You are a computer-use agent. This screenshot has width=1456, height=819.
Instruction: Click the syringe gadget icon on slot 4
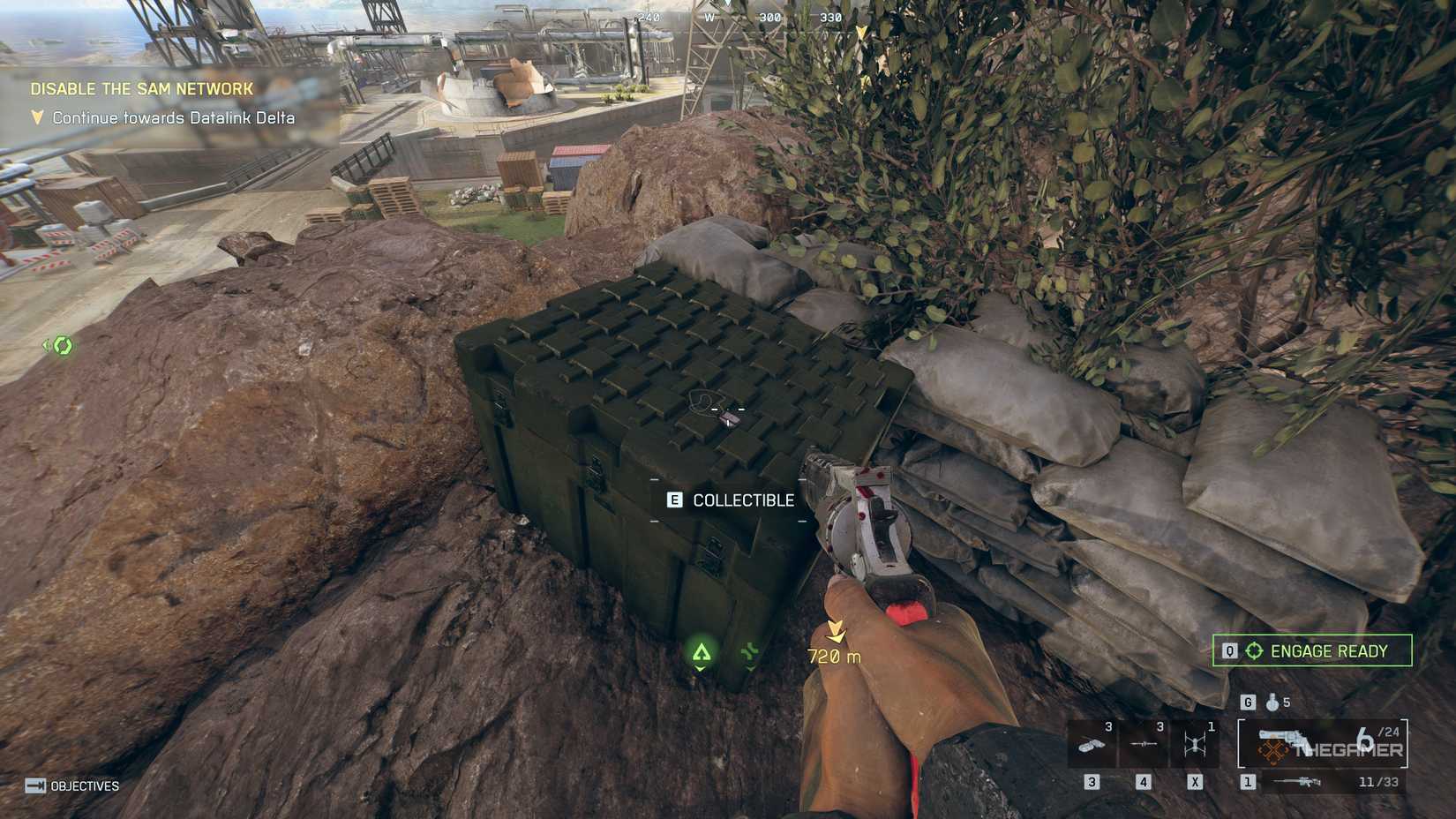pyautogui.click(x=1143, y=745)
